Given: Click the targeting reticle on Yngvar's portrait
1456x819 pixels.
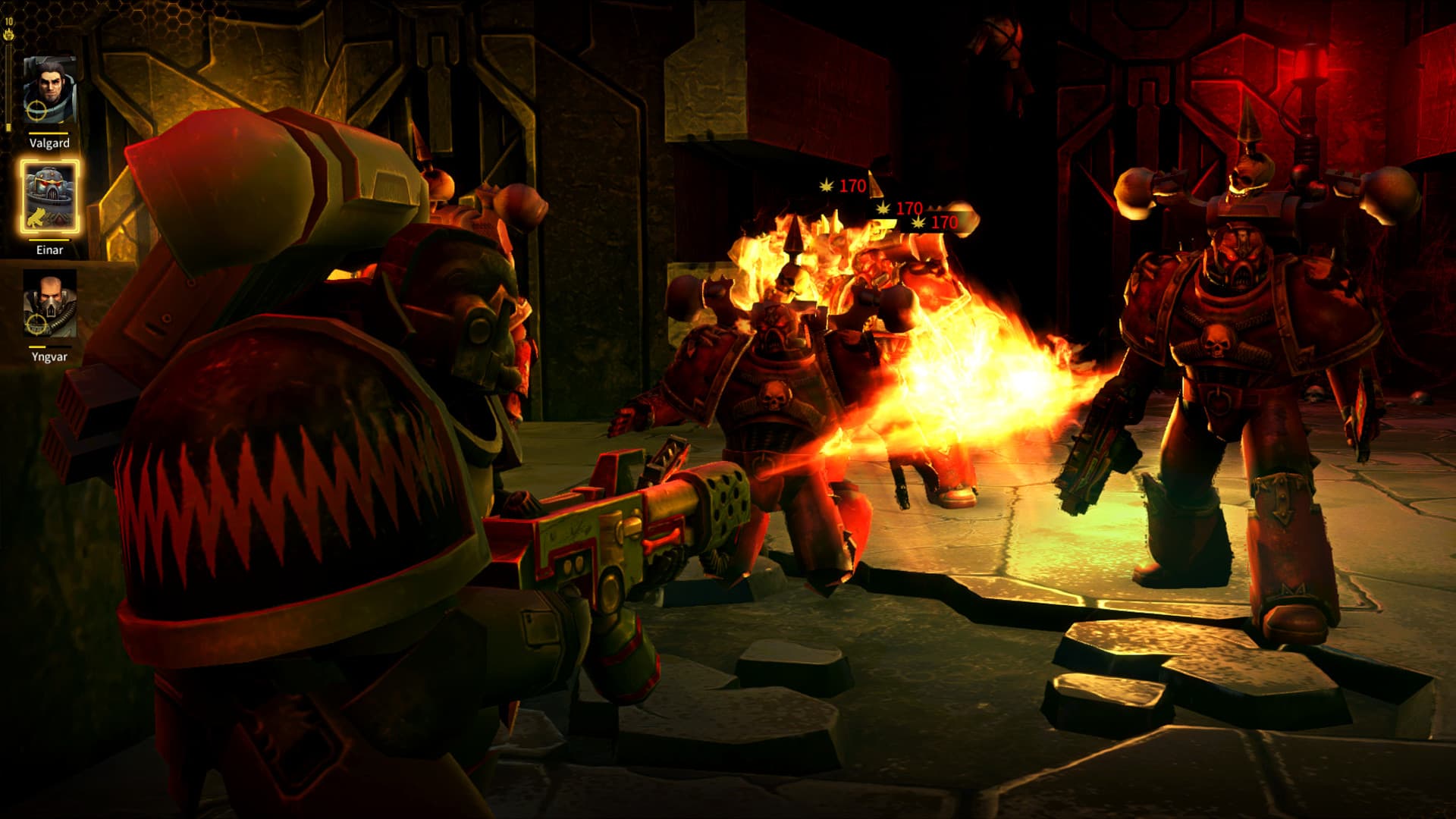Looking at the screenshot, I should 35,323.
